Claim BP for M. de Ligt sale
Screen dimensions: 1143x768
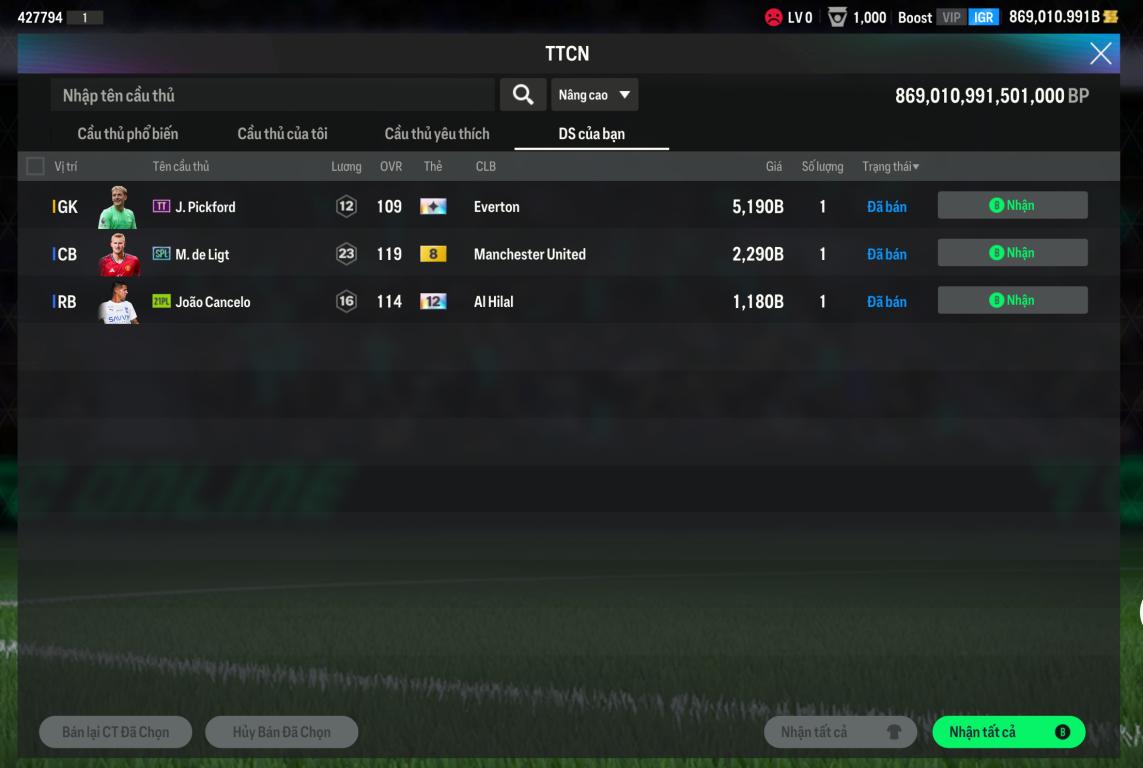pyautogui.click(x=1012, y=253)
